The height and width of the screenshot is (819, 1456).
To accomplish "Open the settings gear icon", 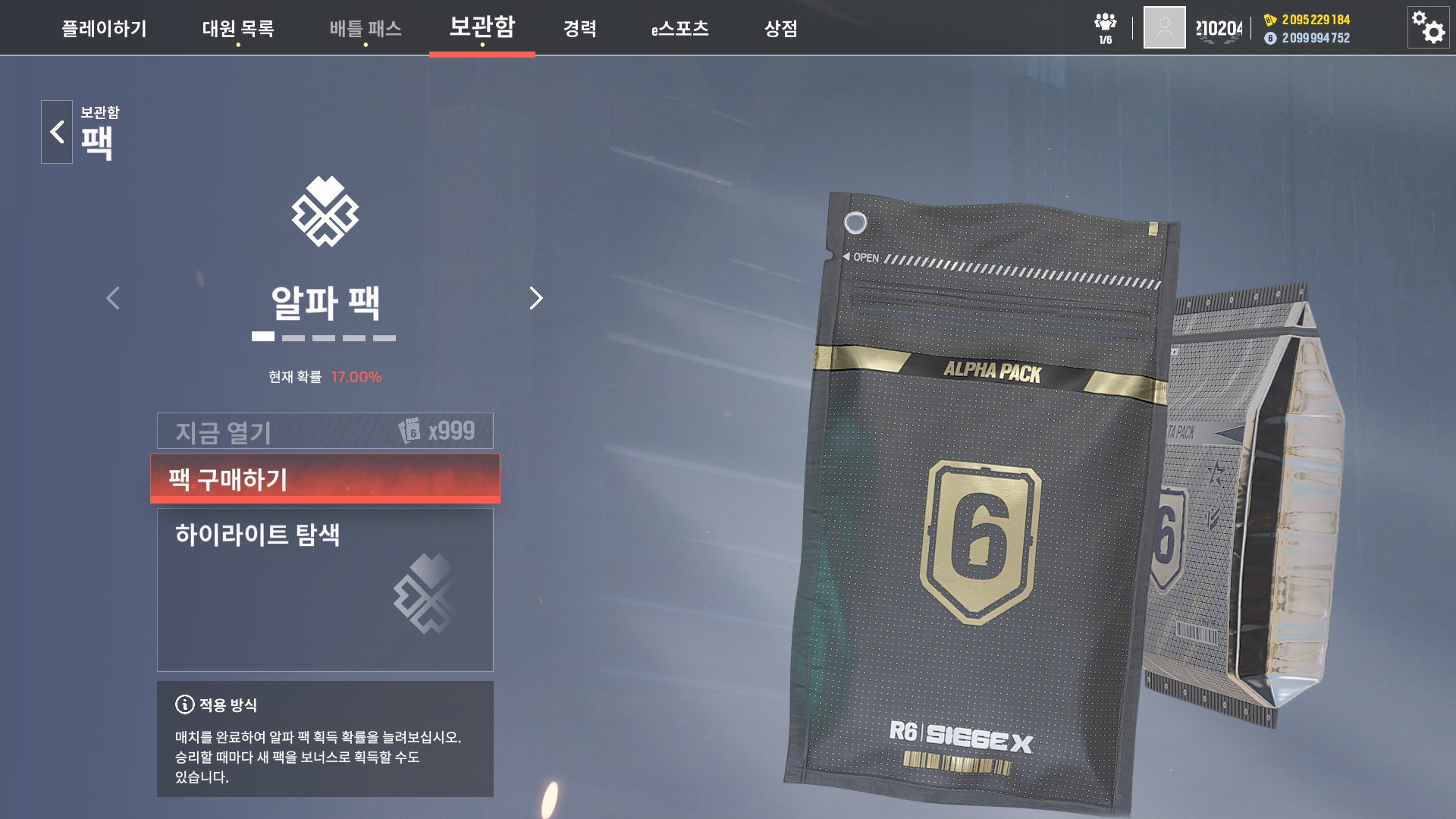I will [x=1427, y=27].
